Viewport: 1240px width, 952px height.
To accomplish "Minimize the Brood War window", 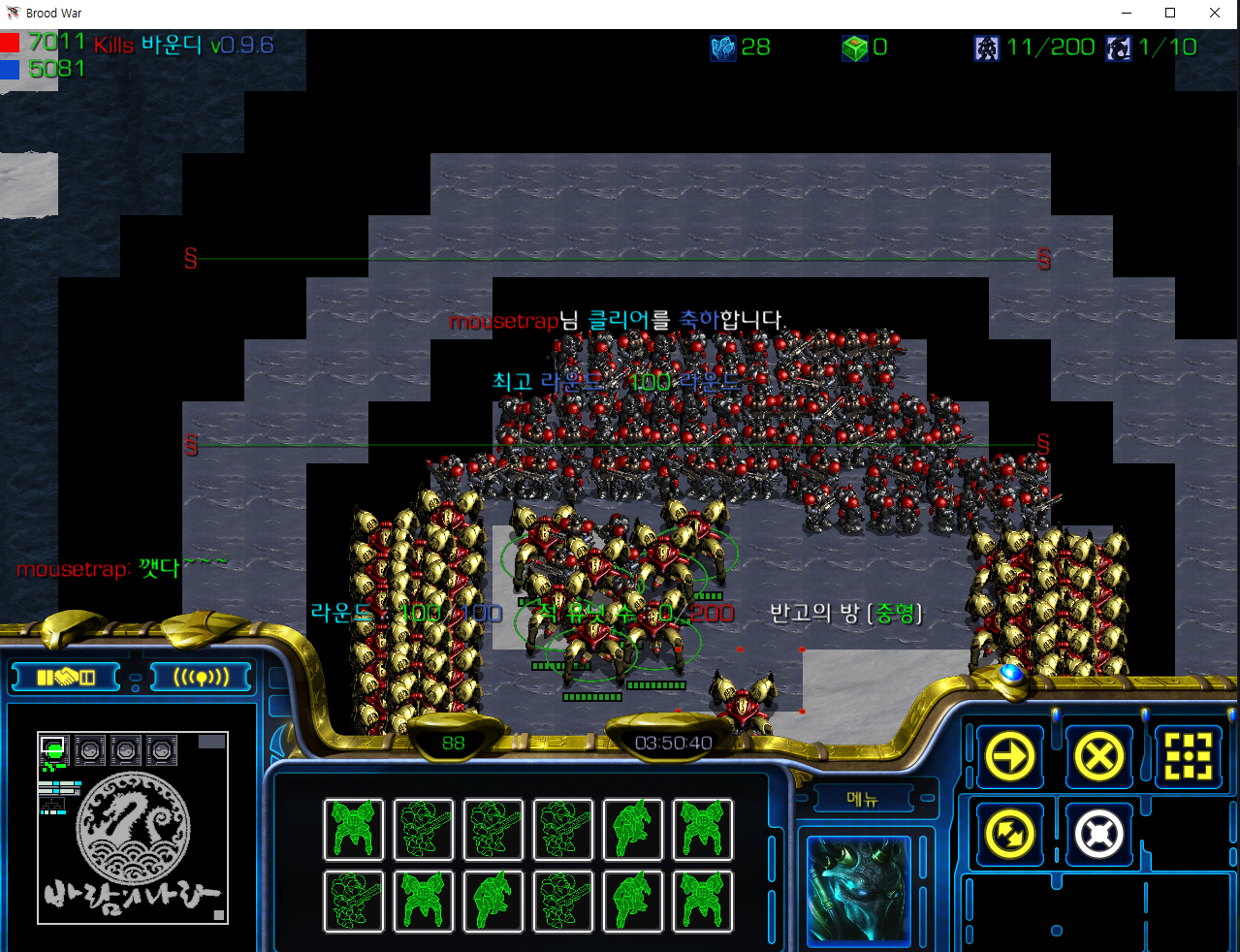I will click(x=1127, y=13).
